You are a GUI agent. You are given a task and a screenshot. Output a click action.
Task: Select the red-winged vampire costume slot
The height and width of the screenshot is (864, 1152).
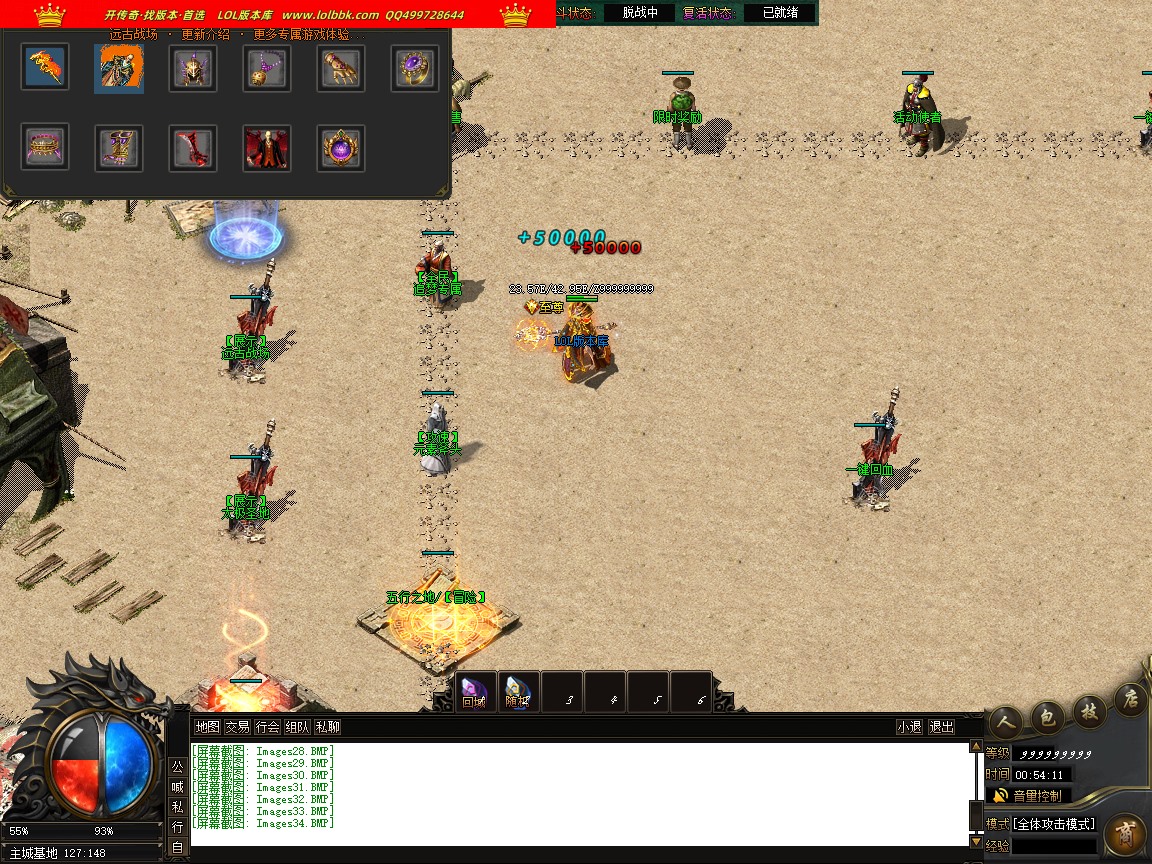[x=267, y=148]
